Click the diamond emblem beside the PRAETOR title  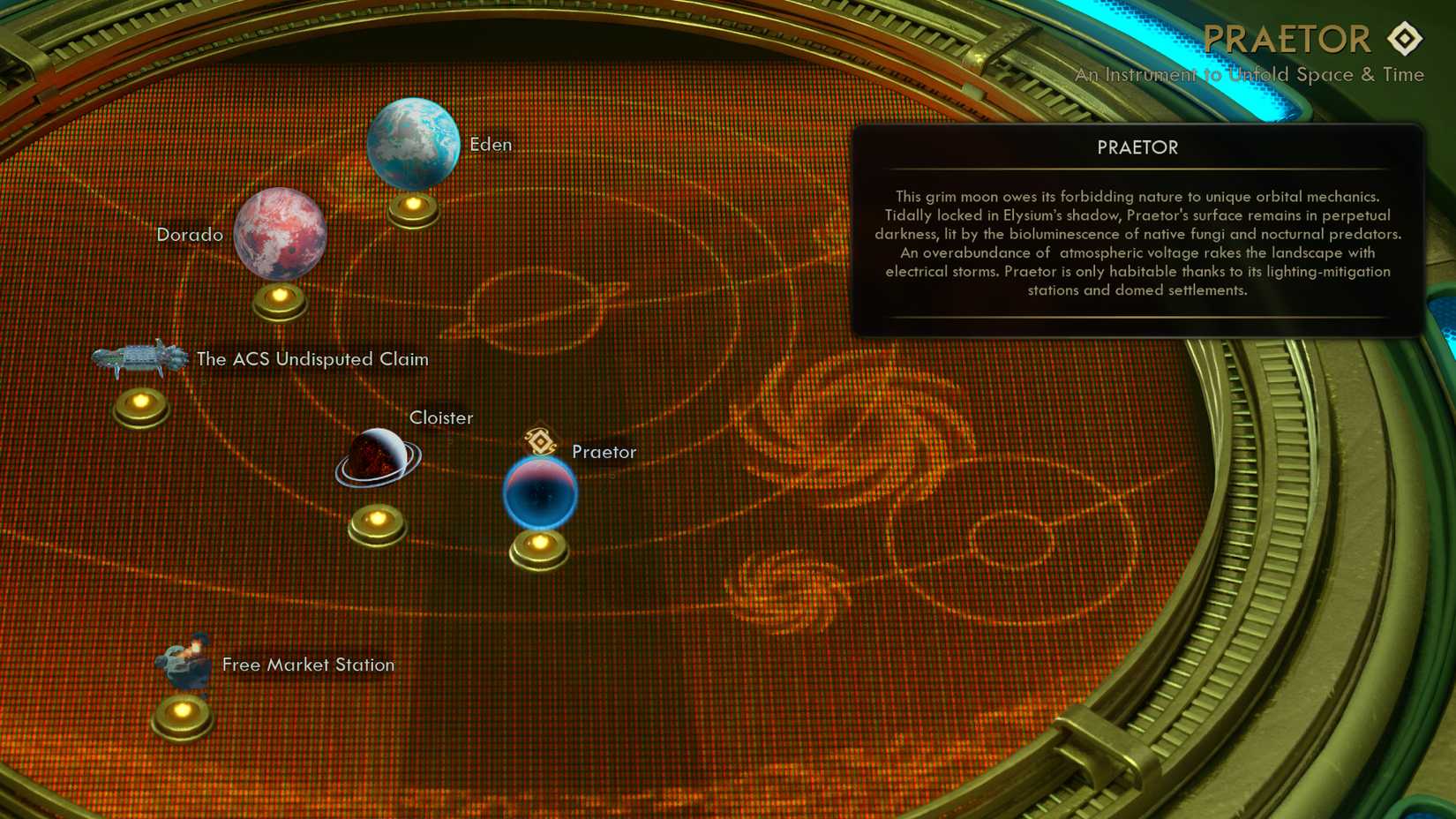pos(1407,38)
